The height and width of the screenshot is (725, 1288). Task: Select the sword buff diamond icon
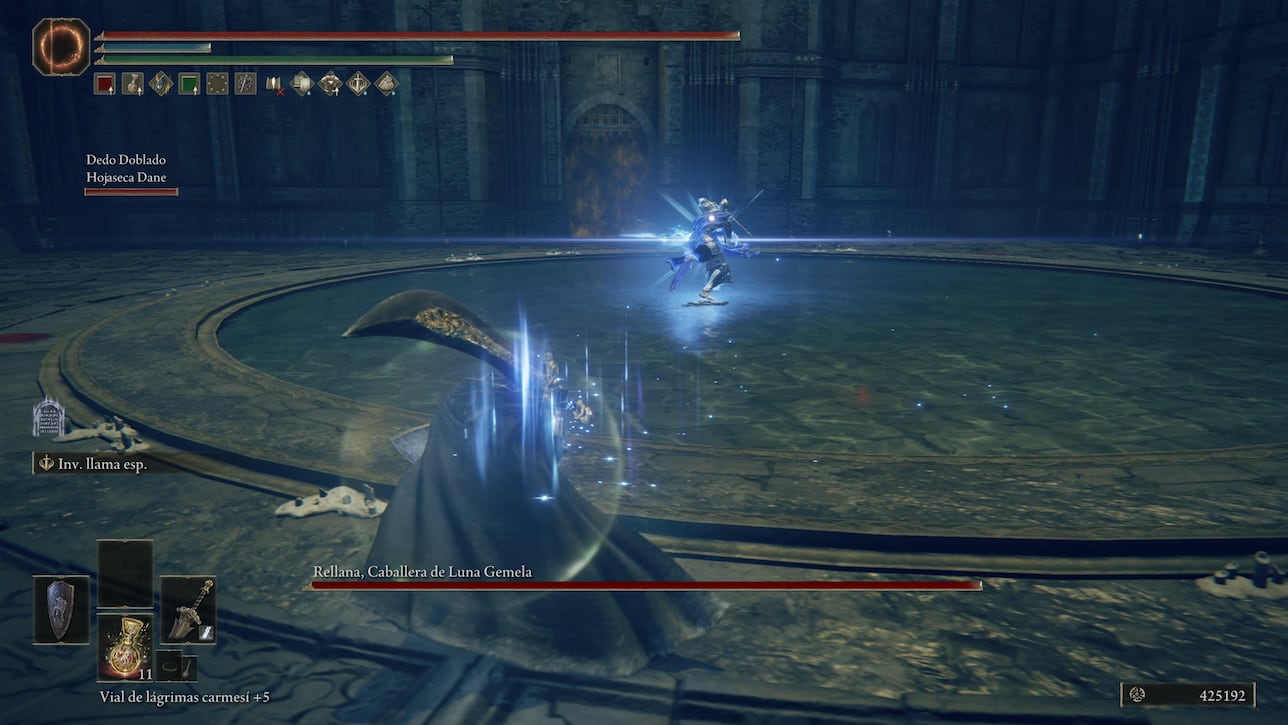[358, 84]
